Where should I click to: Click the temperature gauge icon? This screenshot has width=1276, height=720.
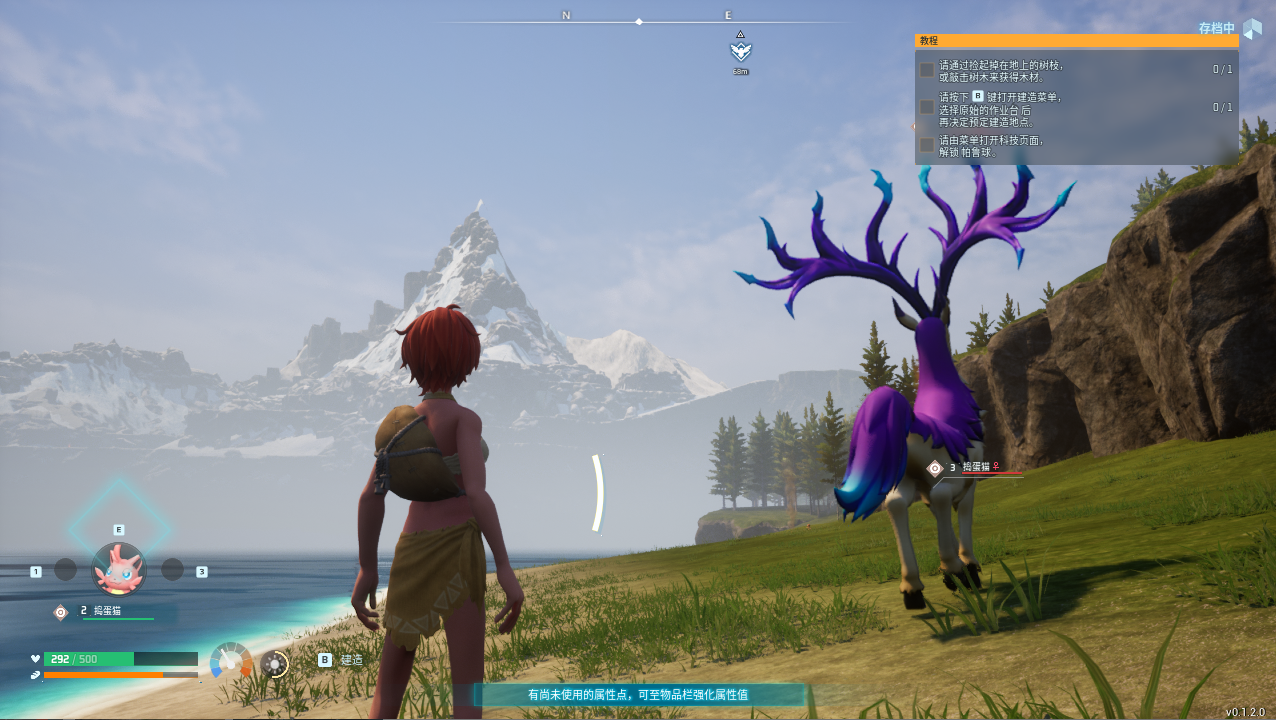click(x=231, y=661)
